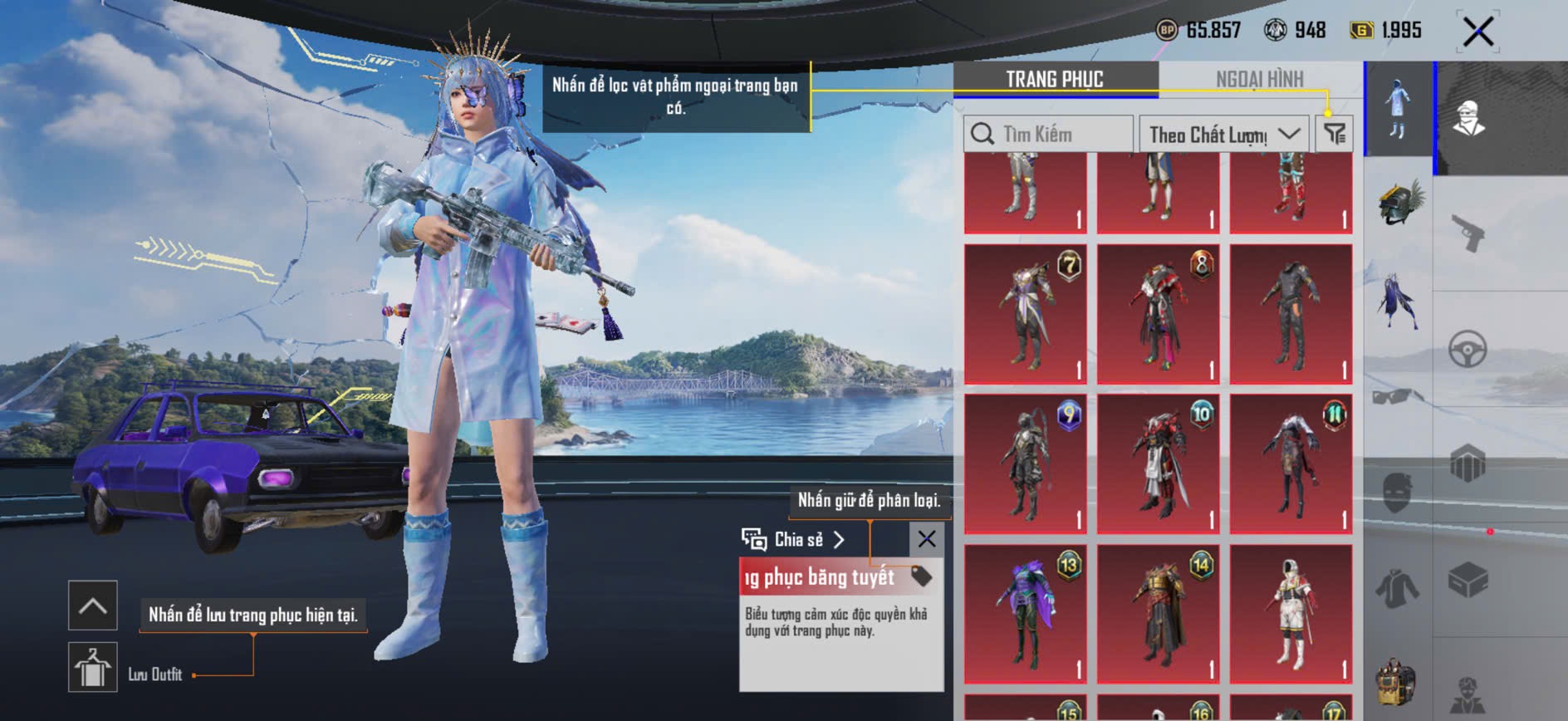Close the wardrobe screen with the X
The image size is (1568, 721).
[1477, 32]
